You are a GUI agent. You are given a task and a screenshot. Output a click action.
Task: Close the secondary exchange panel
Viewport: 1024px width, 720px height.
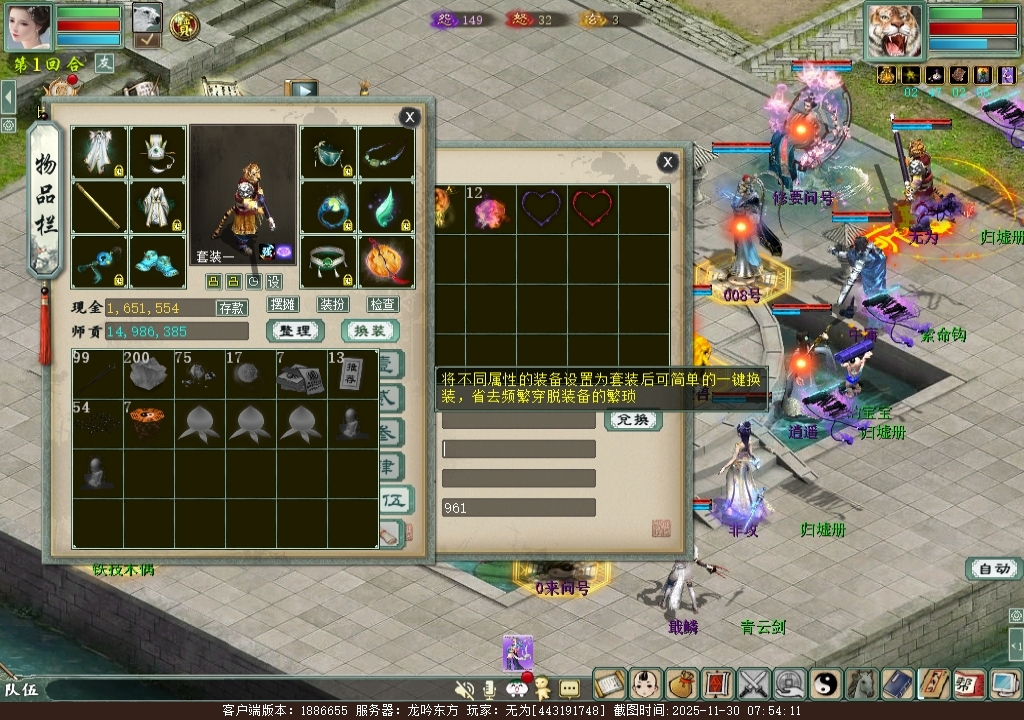667,162
